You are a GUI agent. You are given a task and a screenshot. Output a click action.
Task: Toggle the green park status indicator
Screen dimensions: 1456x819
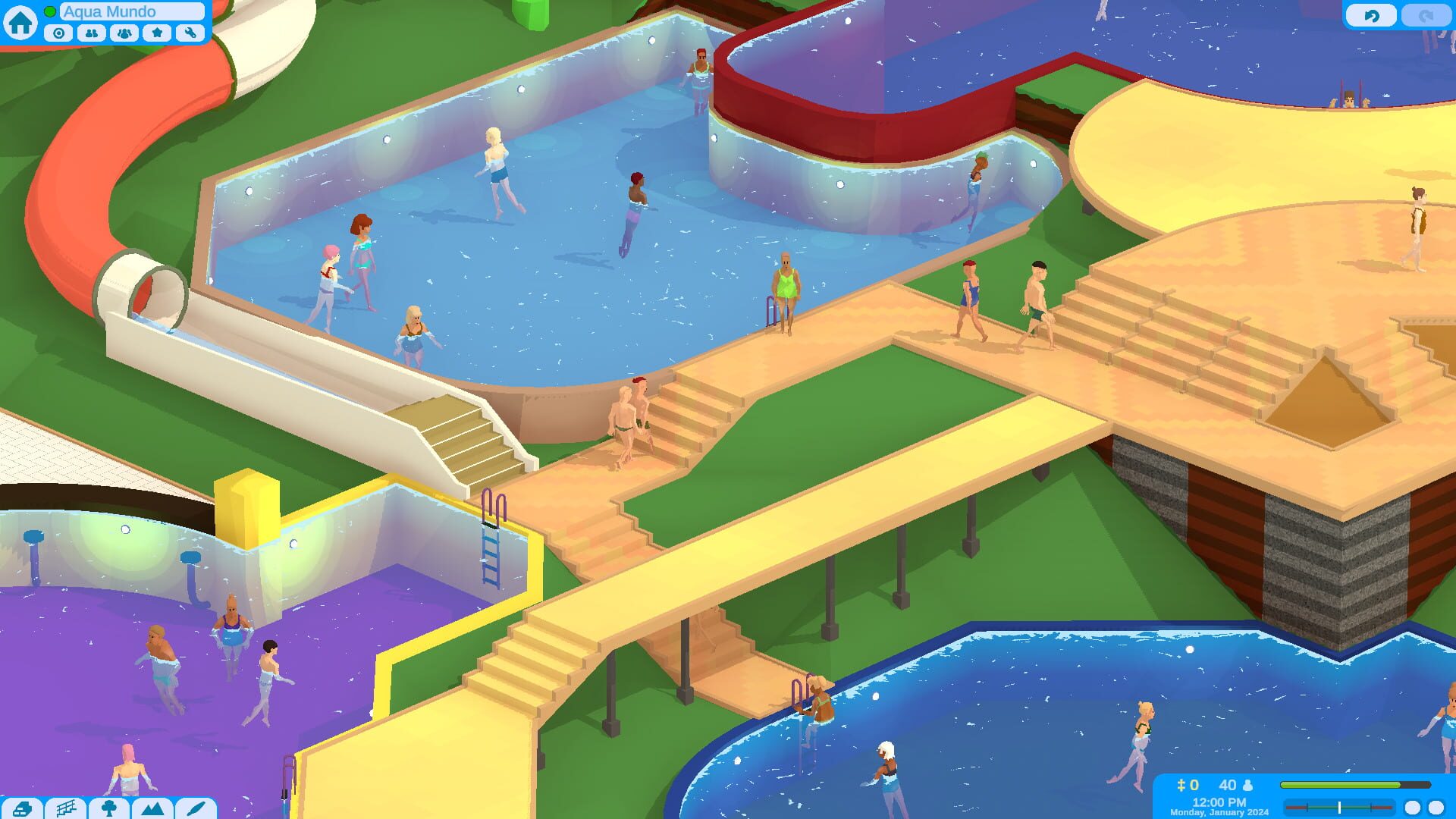(x=49, y=11)
